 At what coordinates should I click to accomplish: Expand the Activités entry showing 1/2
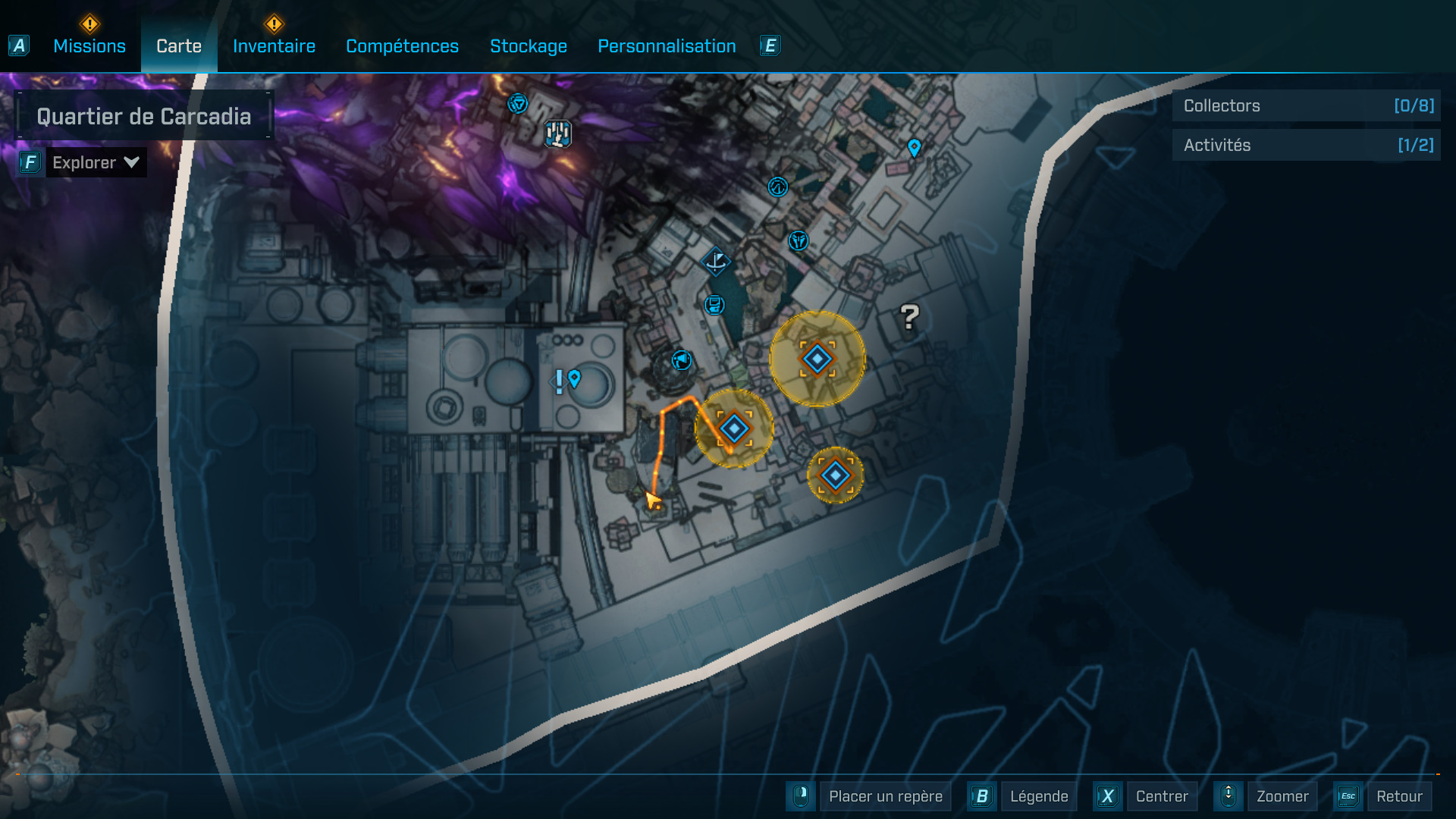tap(1306, 144)
